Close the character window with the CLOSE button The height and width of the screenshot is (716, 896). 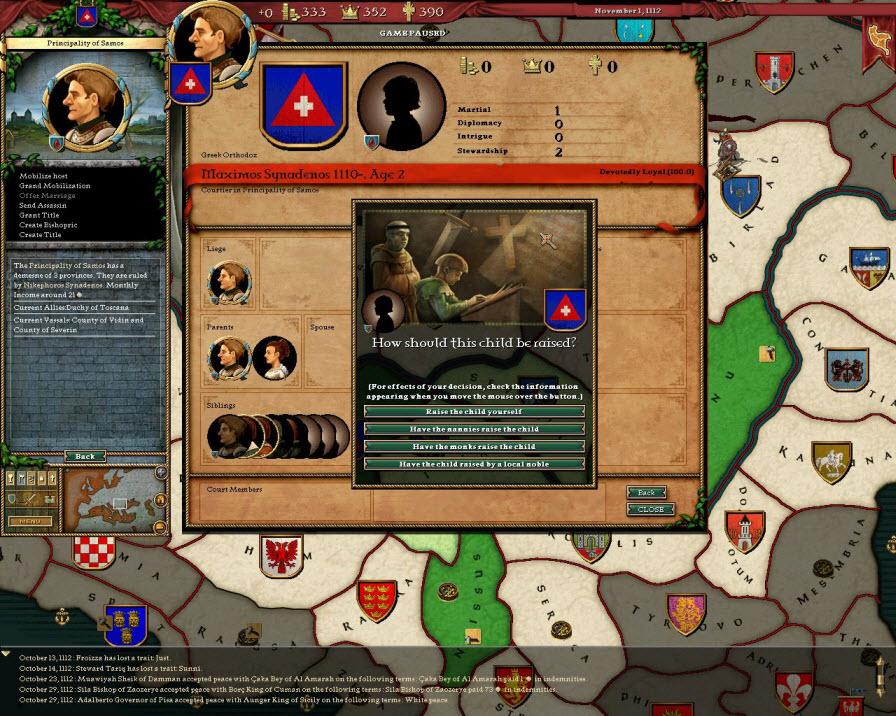[650, 509]
